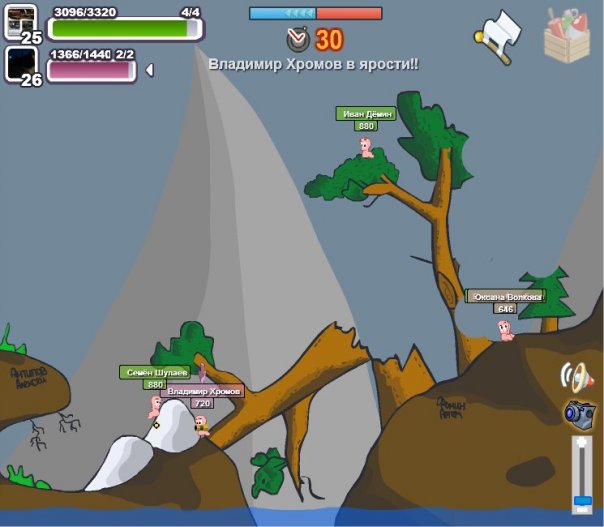Click the white surrender flag icon
This screenshot has height=527, width=604.
pos(499,35)
